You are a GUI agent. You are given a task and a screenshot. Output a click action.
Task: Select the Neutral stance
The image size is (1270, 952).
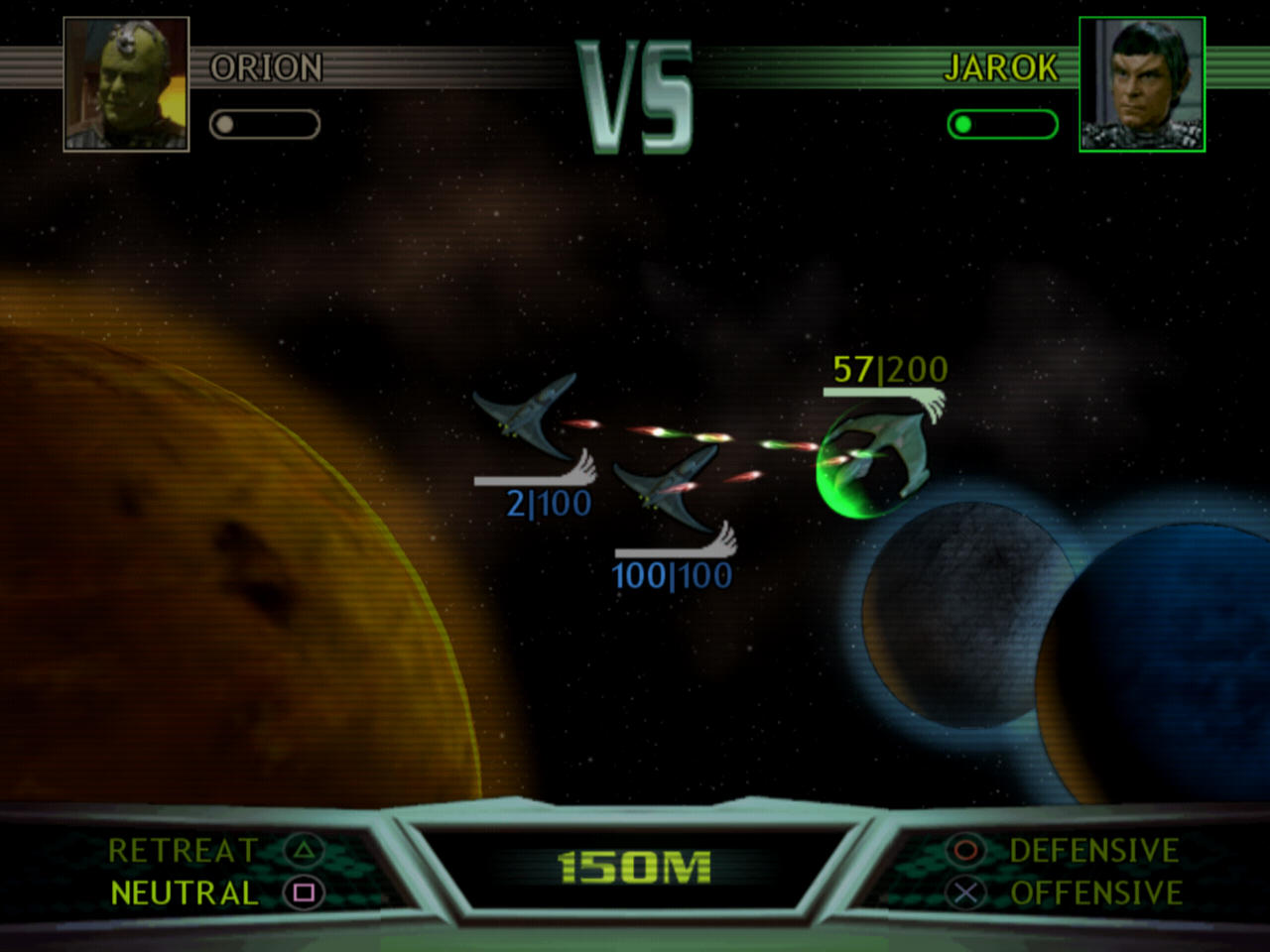point(185,893)
